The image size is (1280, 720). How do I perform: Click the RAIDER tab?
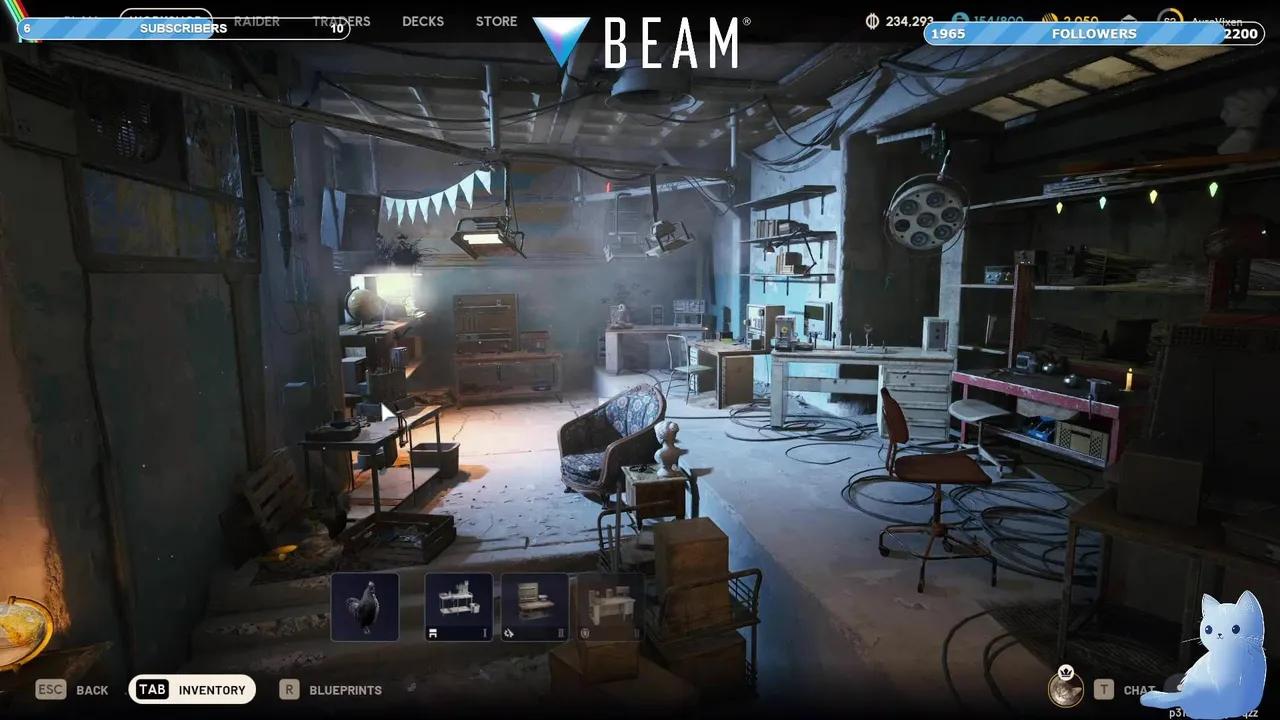[256, 21]
